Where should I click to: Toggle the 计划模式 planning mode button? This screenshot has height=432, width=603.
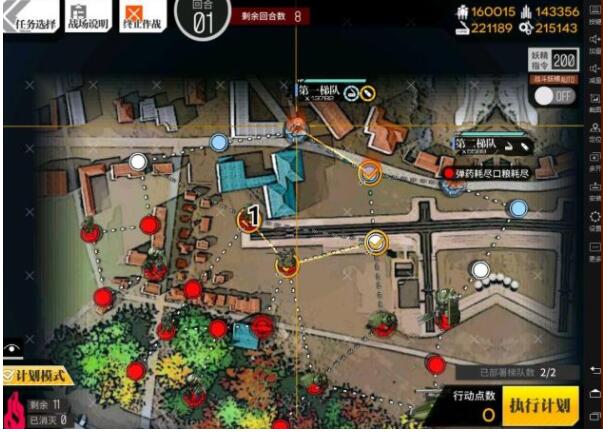pyautogui.click(x=36, y=374)
